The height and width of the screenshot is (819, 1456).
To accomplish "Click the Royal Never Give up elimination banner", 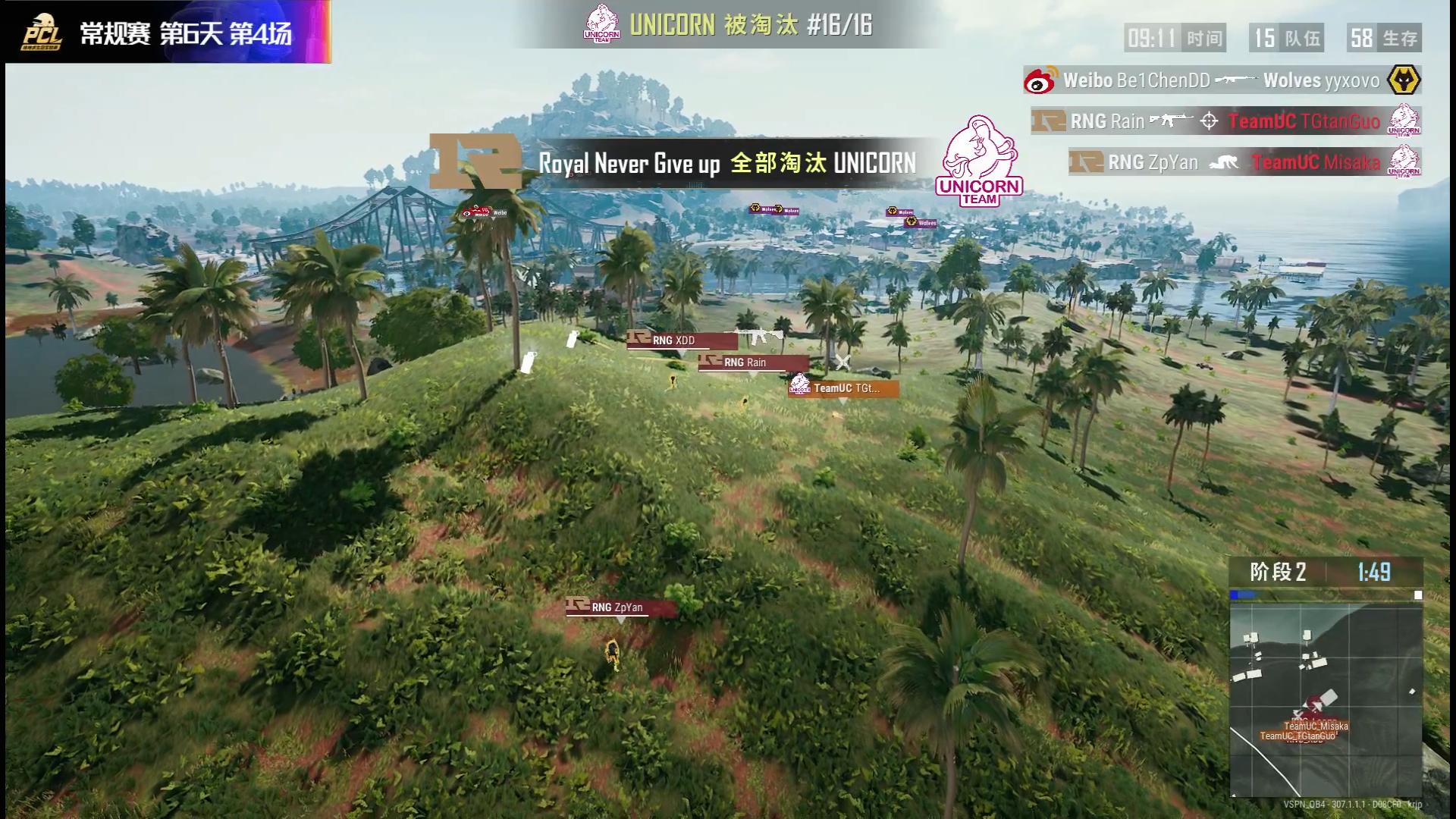I will click(x=728, y=161).
